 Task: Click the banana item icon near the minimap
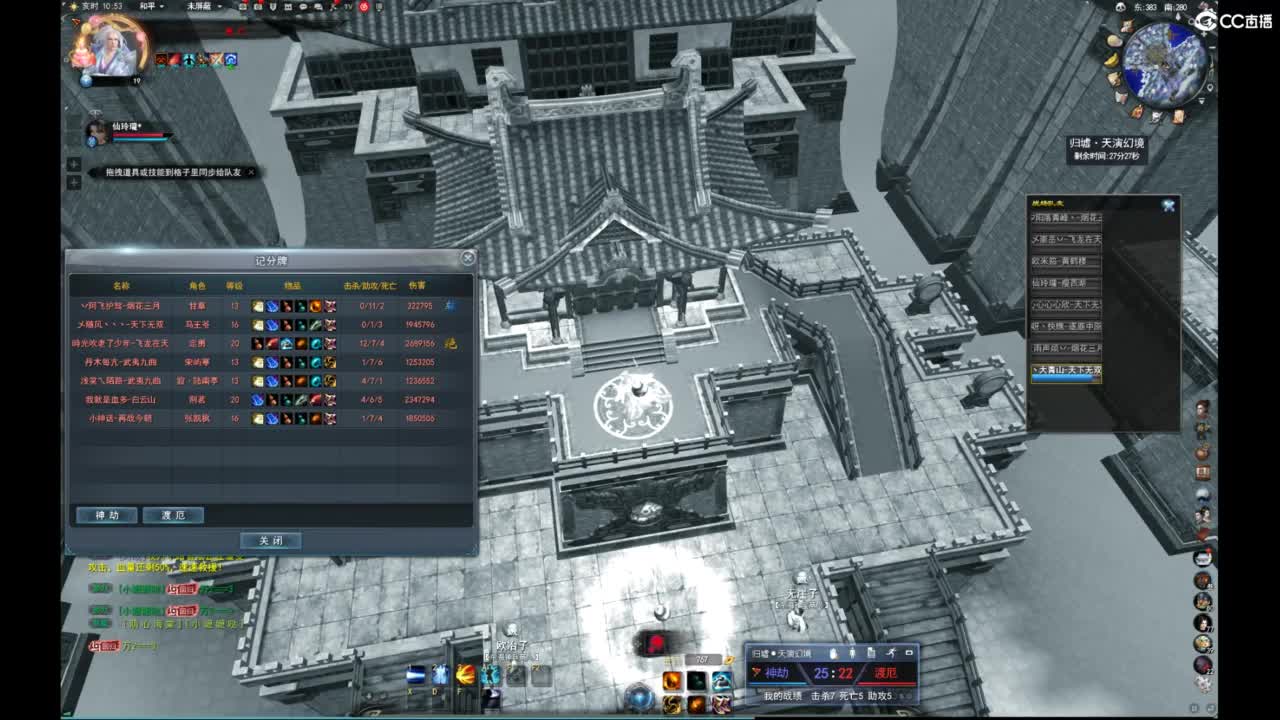(x=1110, y=59)
